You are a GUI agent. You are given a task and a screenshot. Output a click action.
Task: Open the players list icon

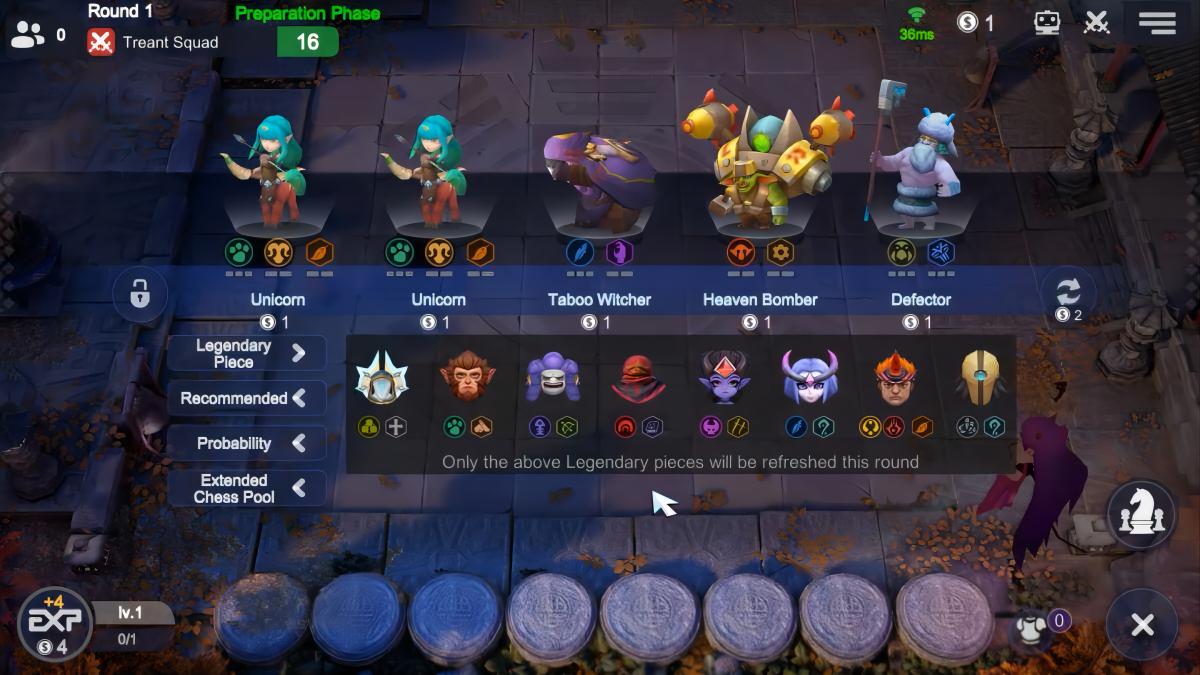click(28, 35)
